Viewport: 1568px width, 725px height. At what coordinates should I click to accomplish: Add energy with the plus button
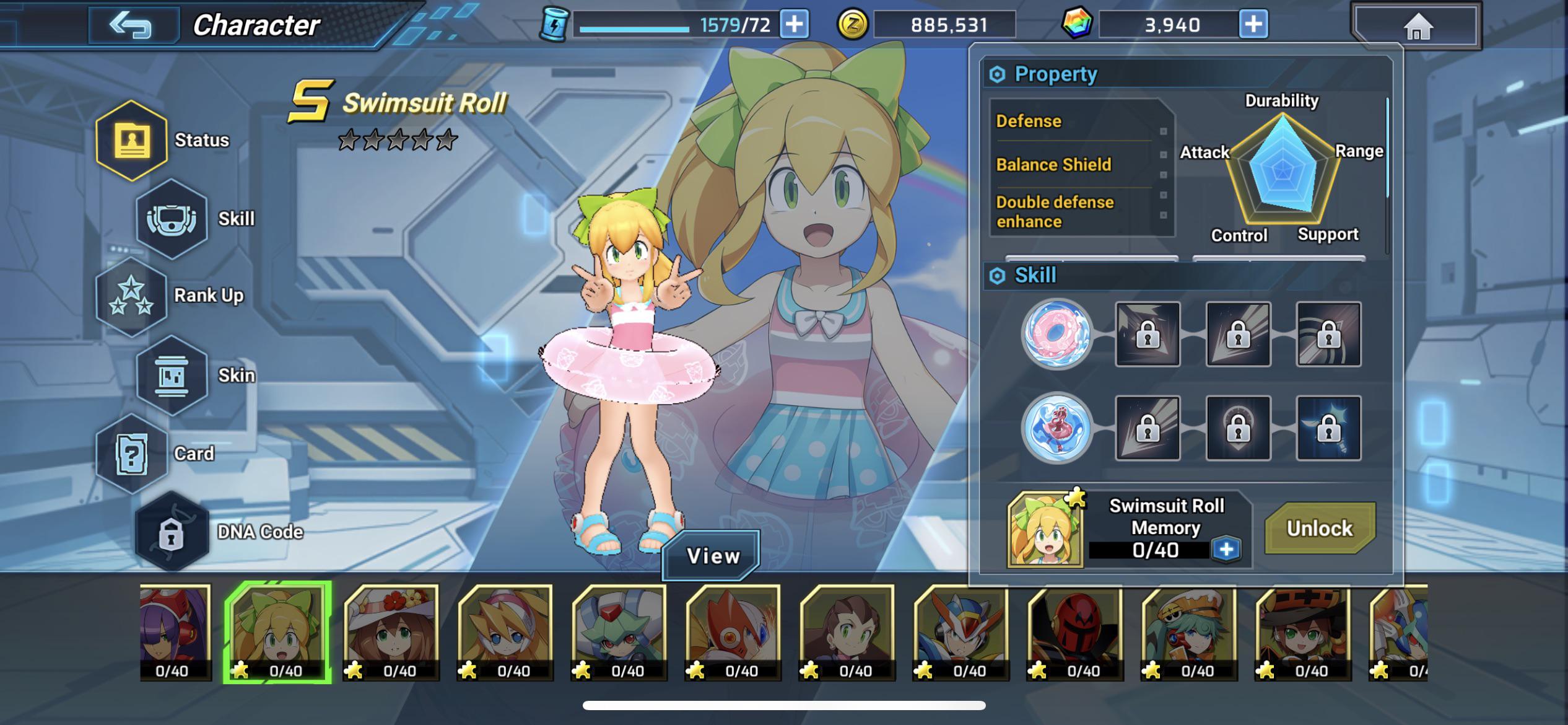pyautogui.click(x=795, y=25)
